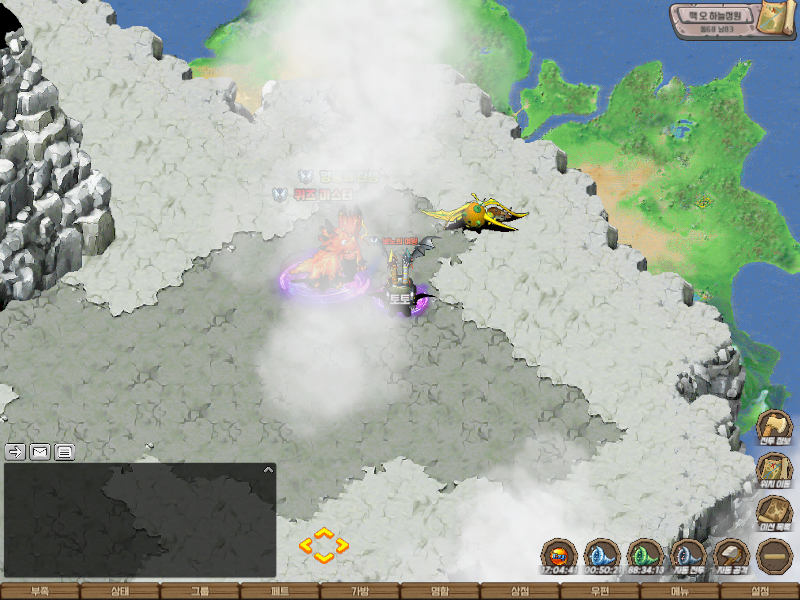This screenshot has width=800, height=600.
Task: Open the 그룹 group menu
Action: [x=200, y=591]
